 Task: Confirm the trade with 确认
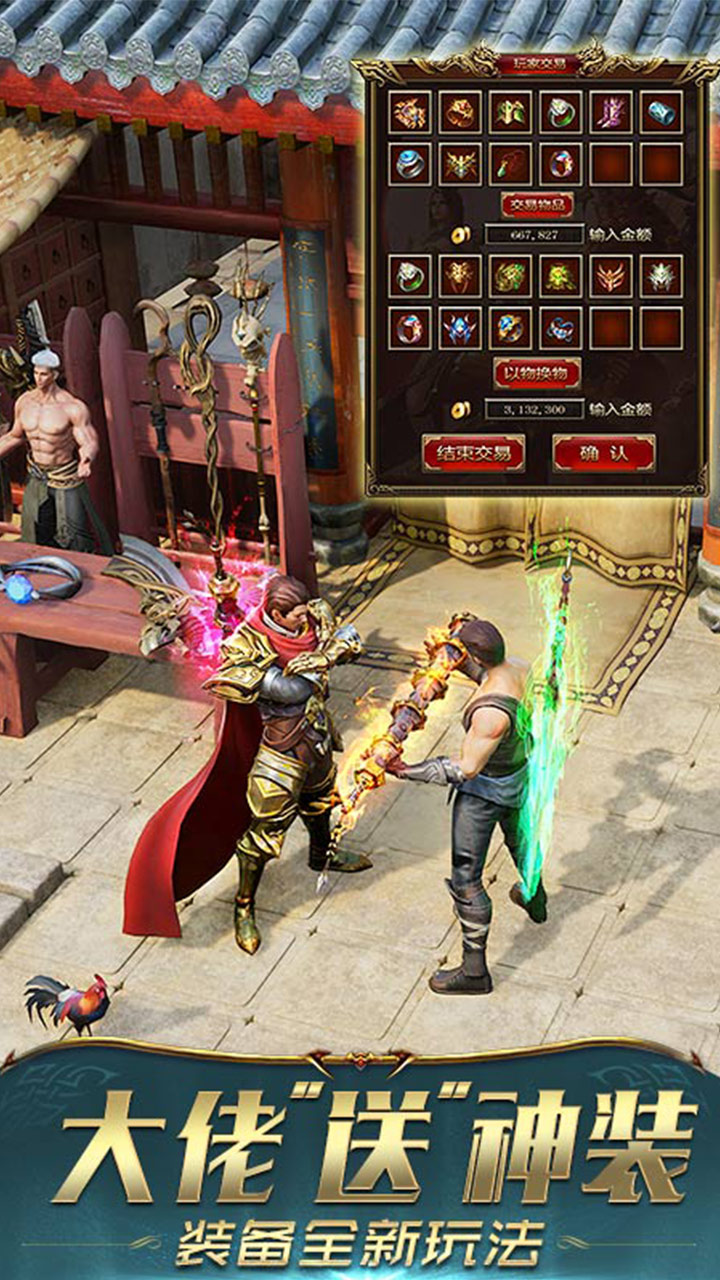(x=604, y=453)
